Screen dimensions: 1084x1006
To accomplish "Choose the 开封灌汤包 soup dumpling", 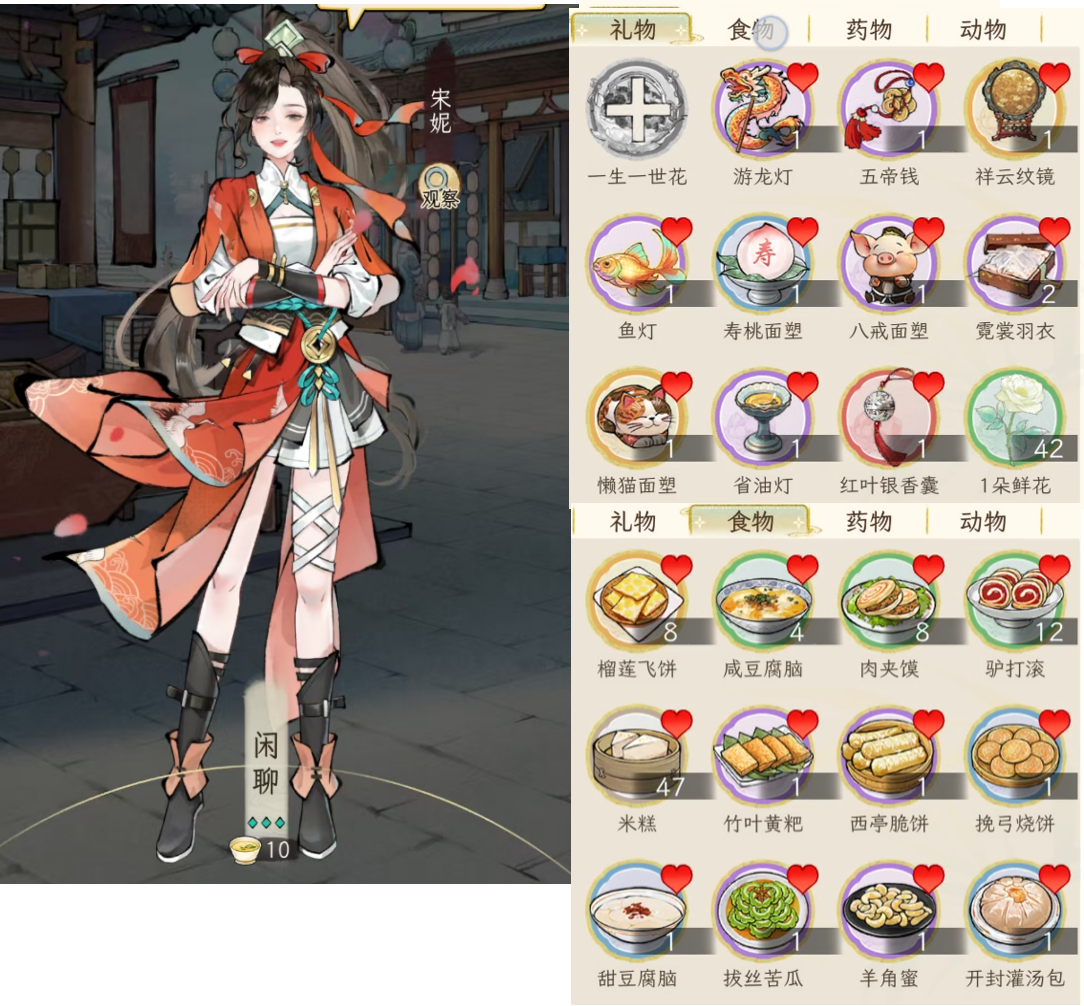I will [1015, 911].
